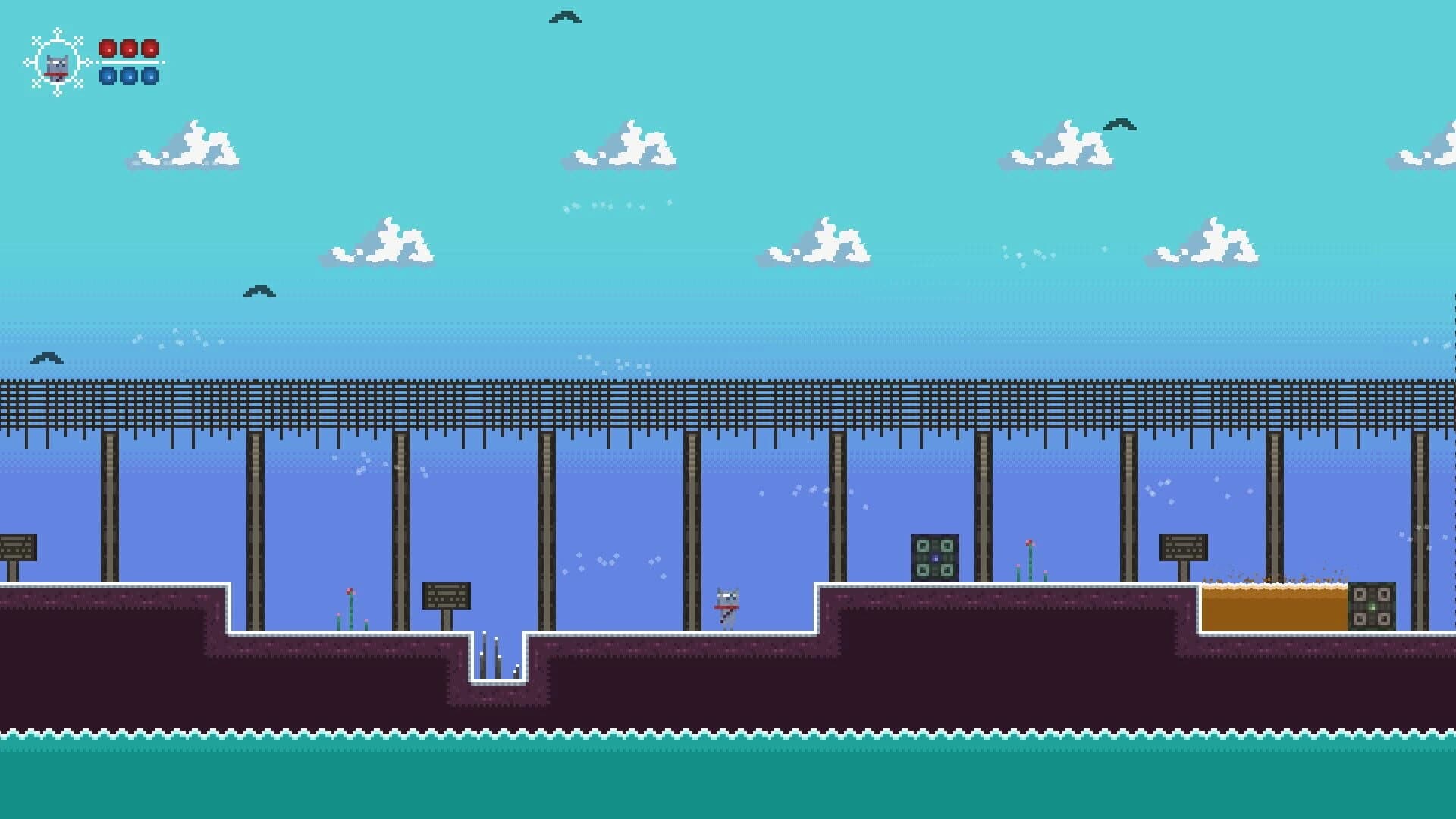
Task: Open the wooden sign near the spike pit
Action: click(x=447, y=595)
